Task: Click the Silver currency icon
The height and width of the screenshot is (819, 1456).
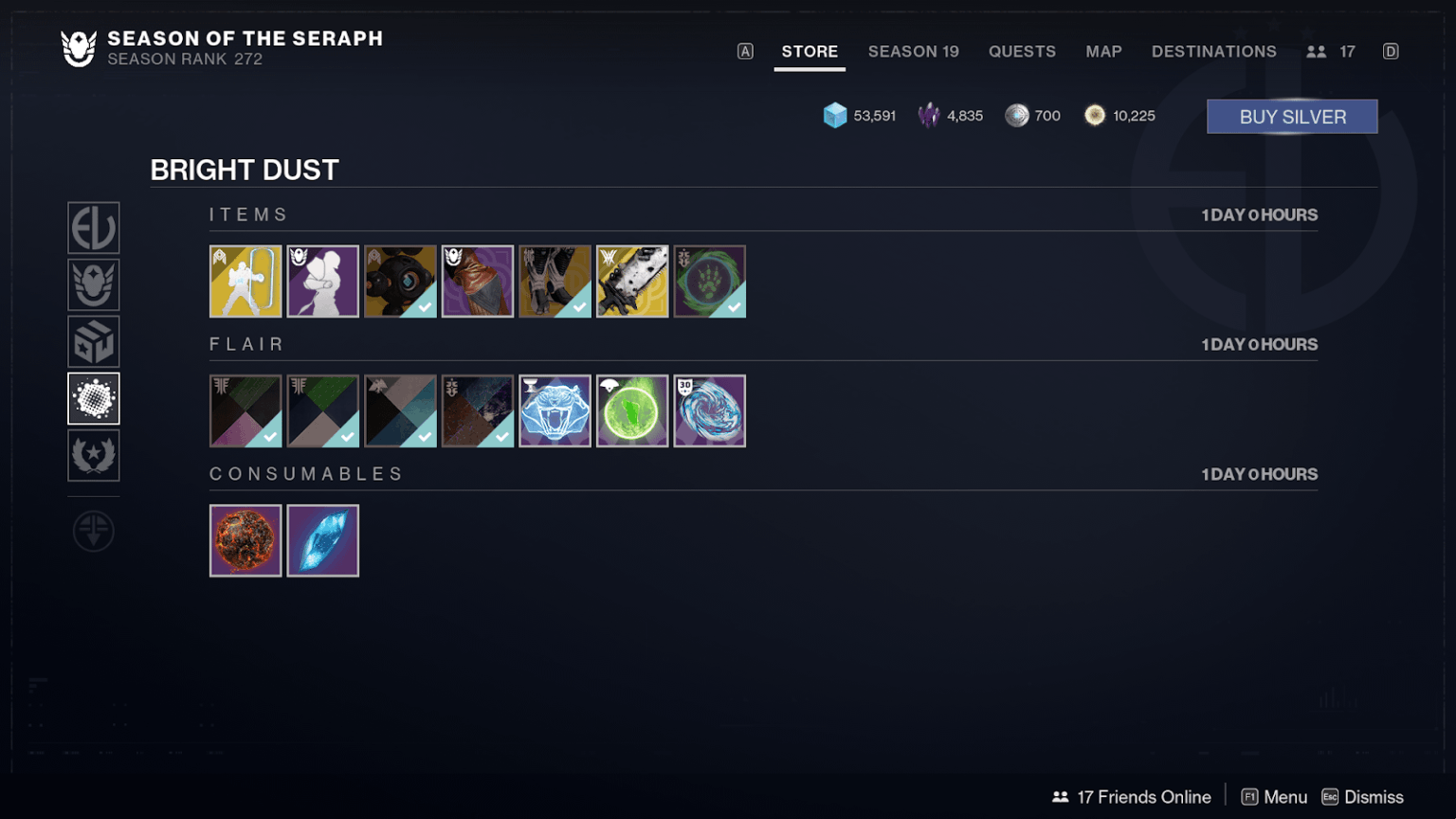Action: coord(1016,115)
